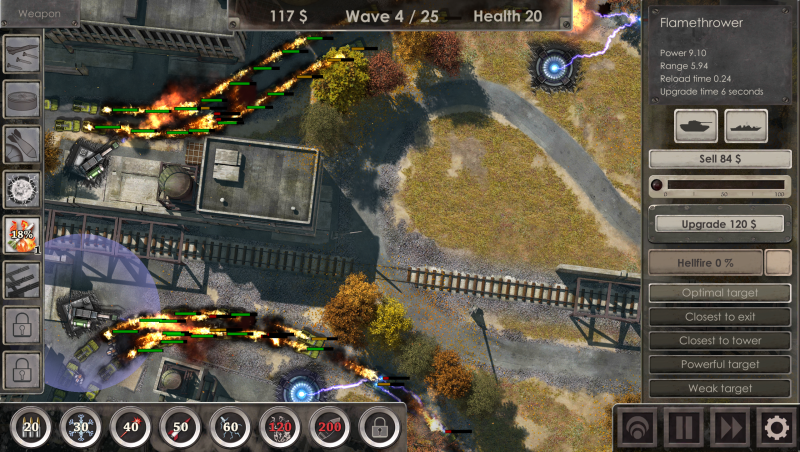The image size is (800, 452).
Task: Choose the landmine weapon in the sidebar
Action: pos(22,98)
